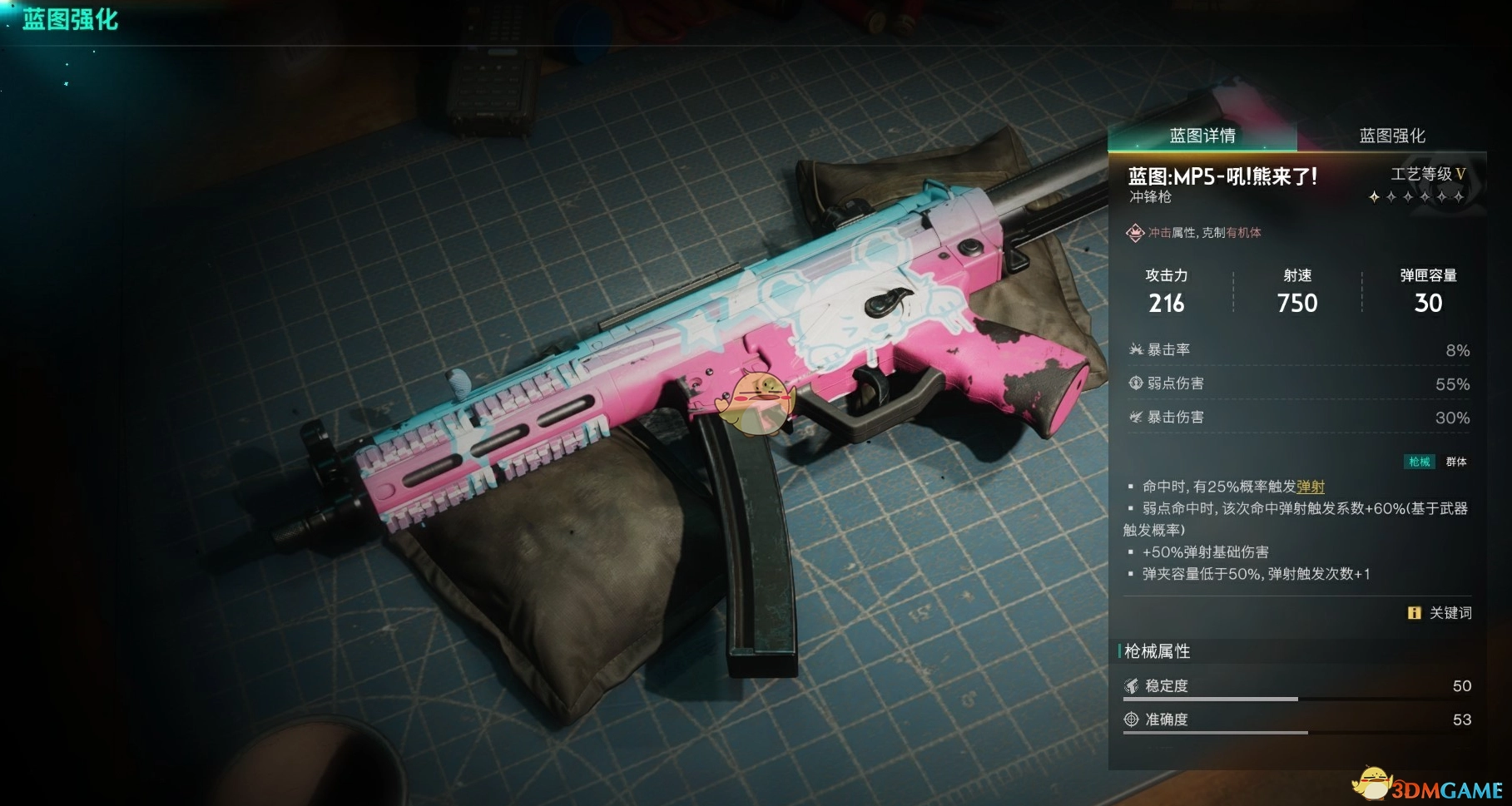
Task: Select the 群体 tag
Action: click(1456, 462)
